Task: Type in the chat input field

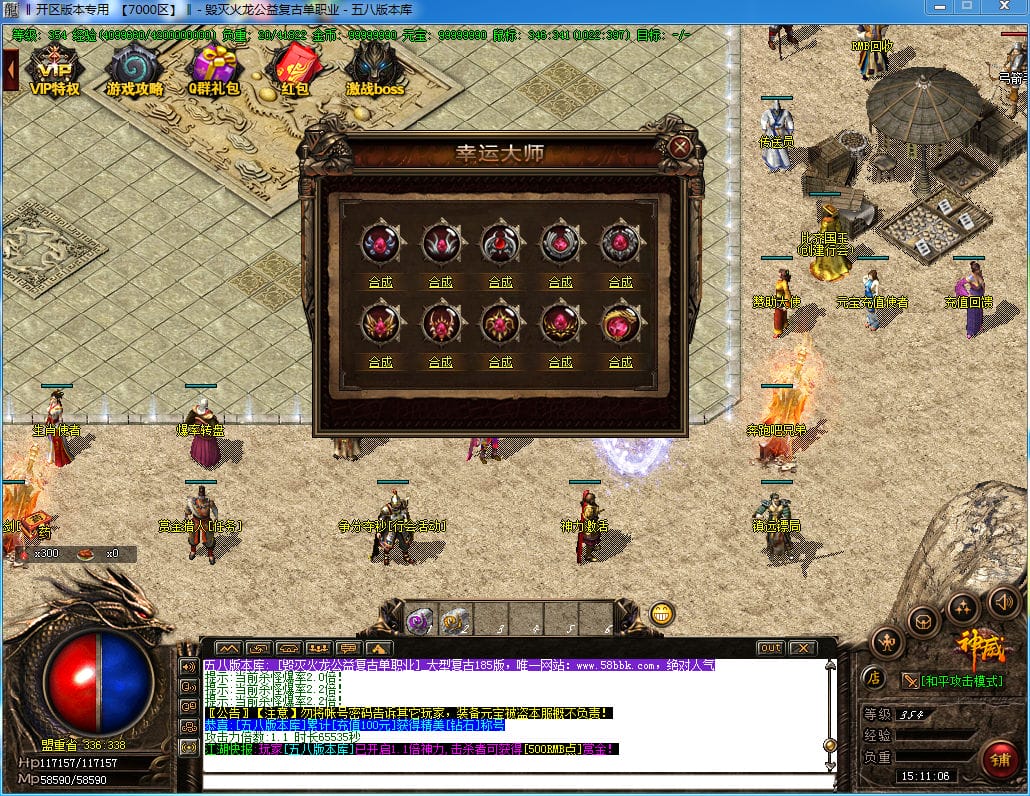Action: (515, 781)
